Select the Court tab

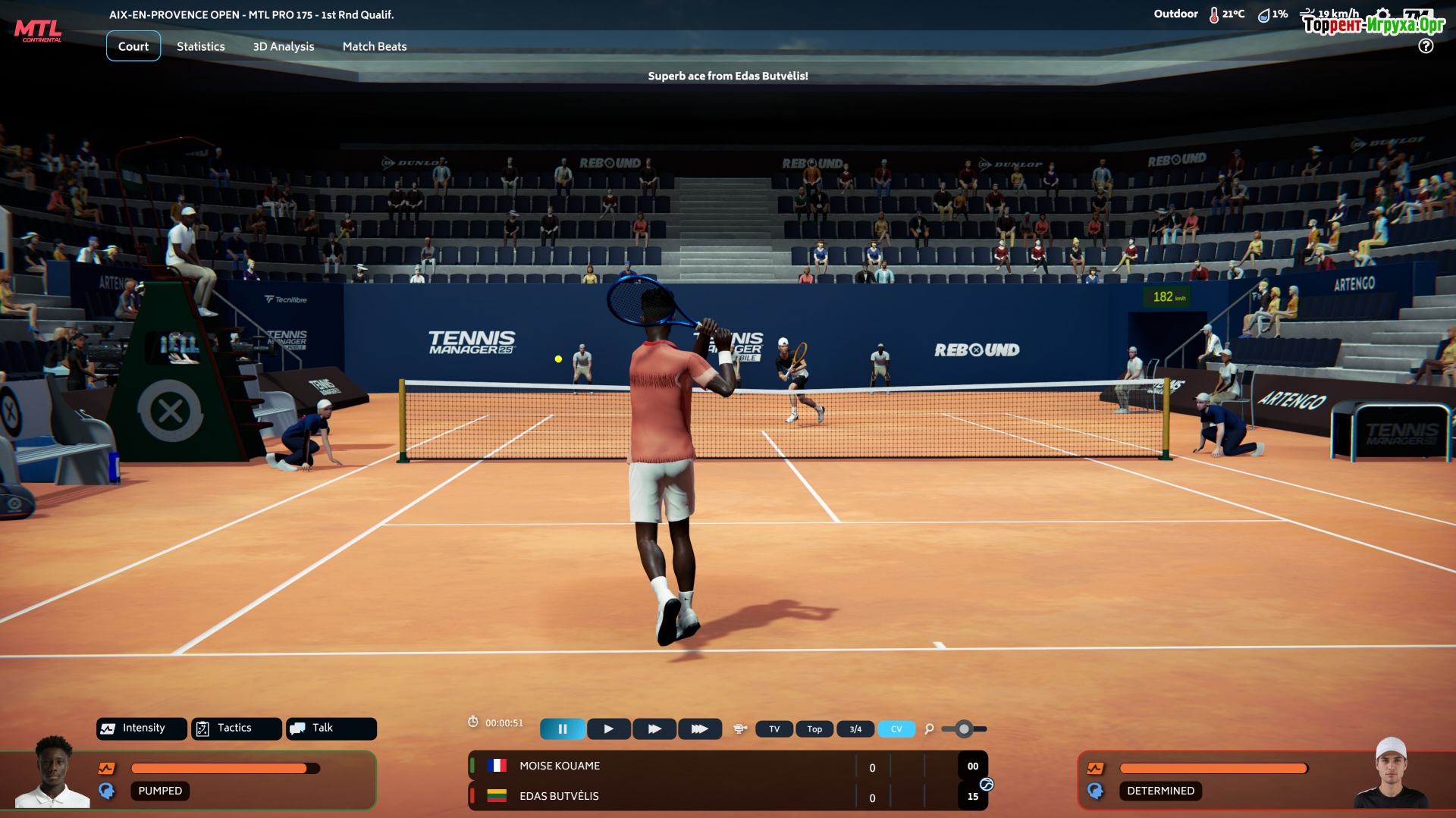pos(133,46)
